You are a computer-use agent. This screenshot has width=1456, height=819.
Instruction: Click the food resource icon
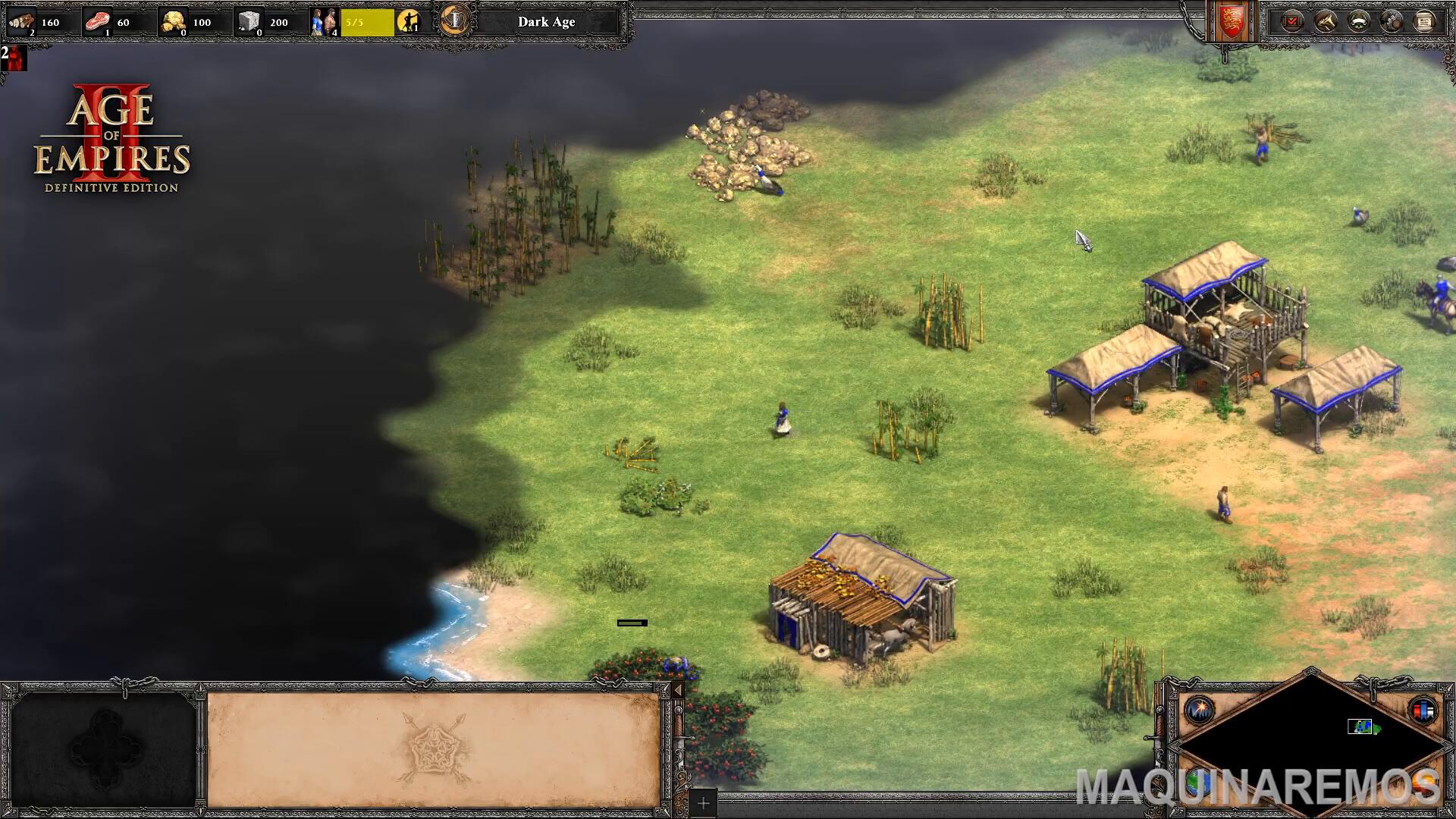(x=97, y=21)
